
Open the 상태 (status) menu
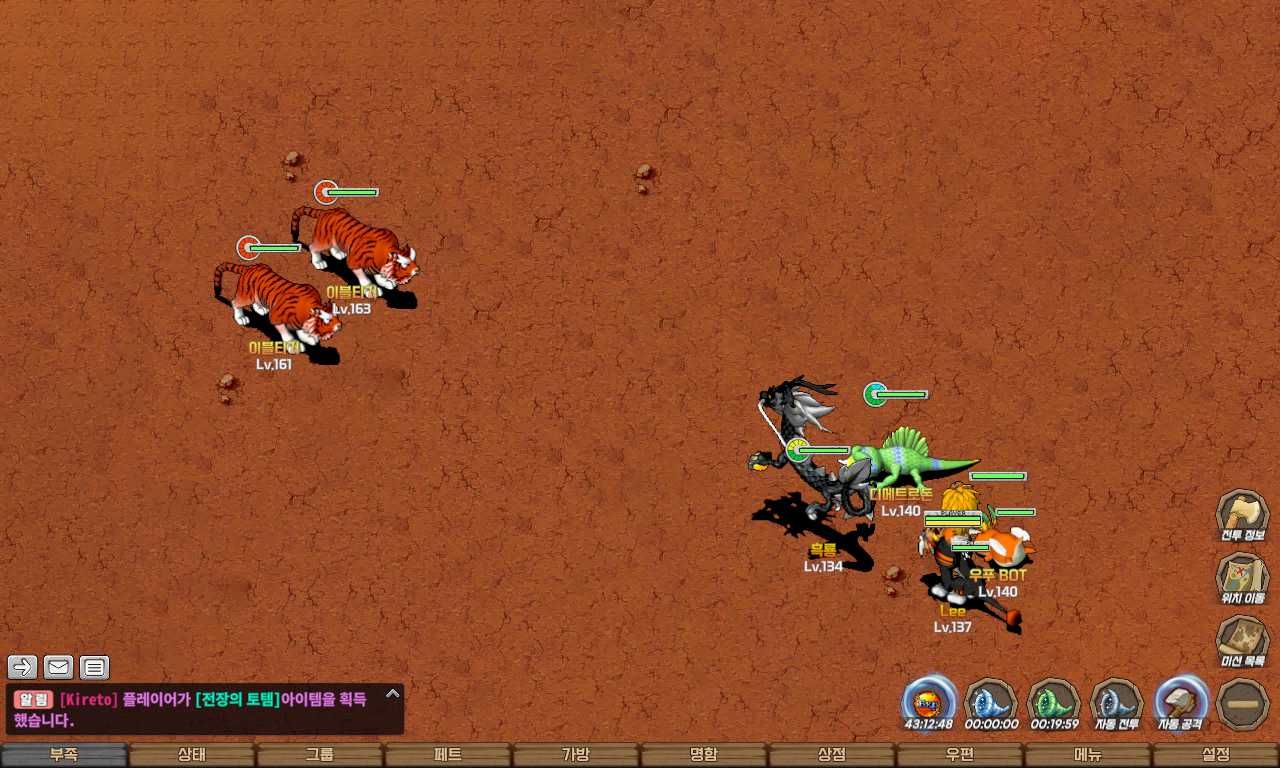point(192,755)
